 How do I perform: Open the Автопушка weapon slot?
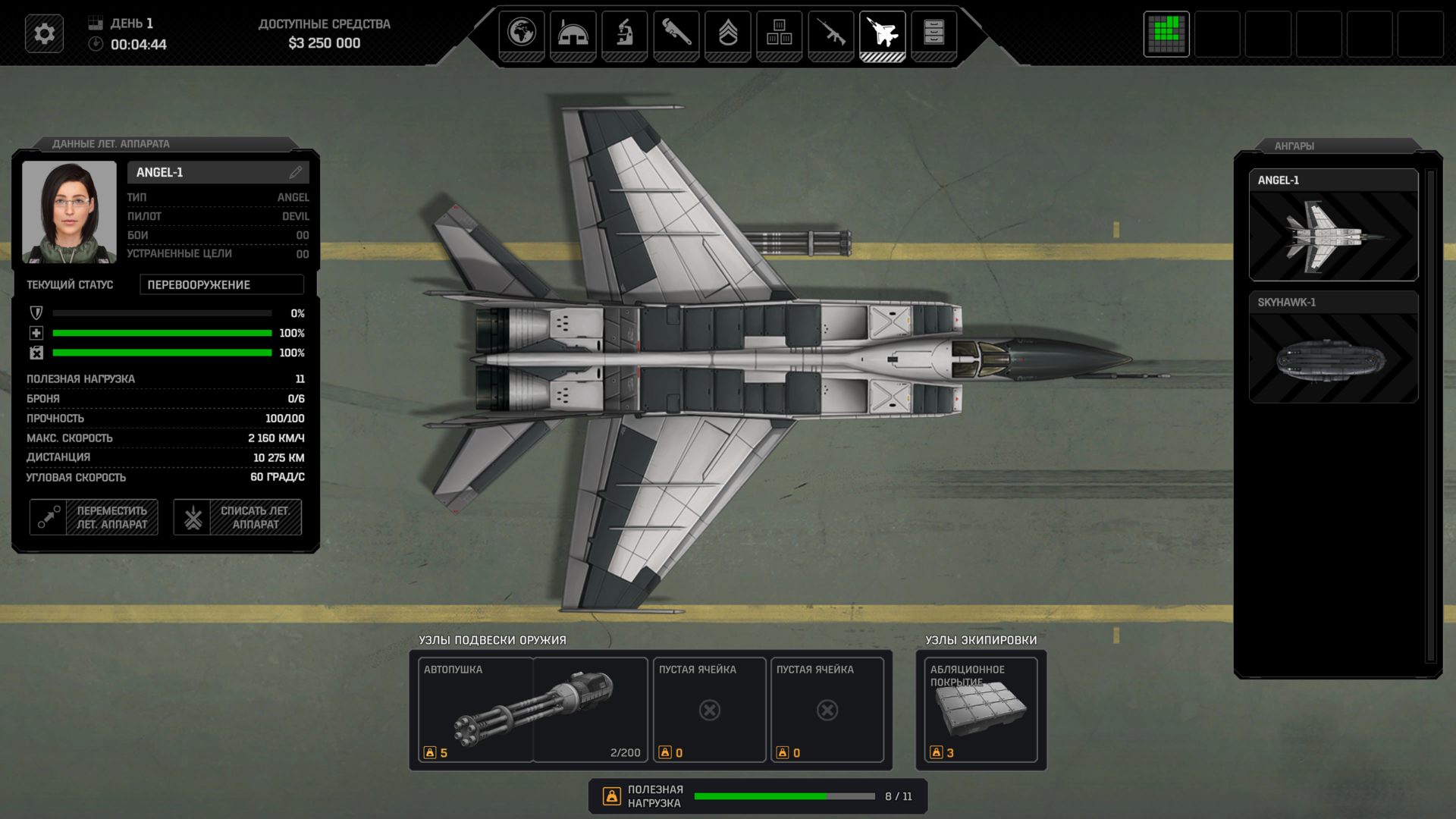coord(532,710)
